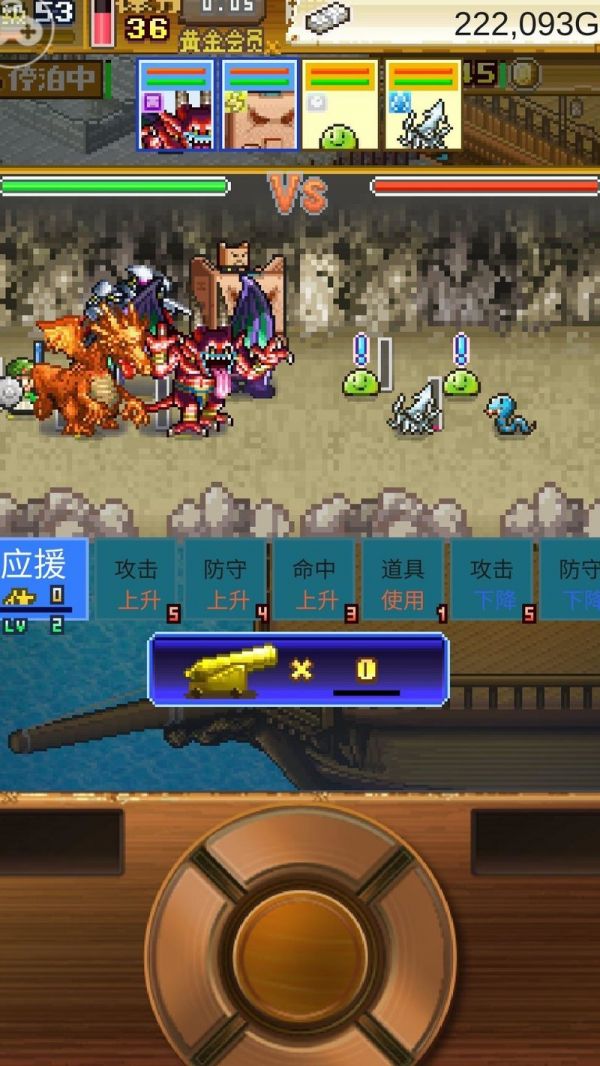Tap the golden cannon count panel
This screenshot has width=600, height=1066.
(x=298, y=669)
